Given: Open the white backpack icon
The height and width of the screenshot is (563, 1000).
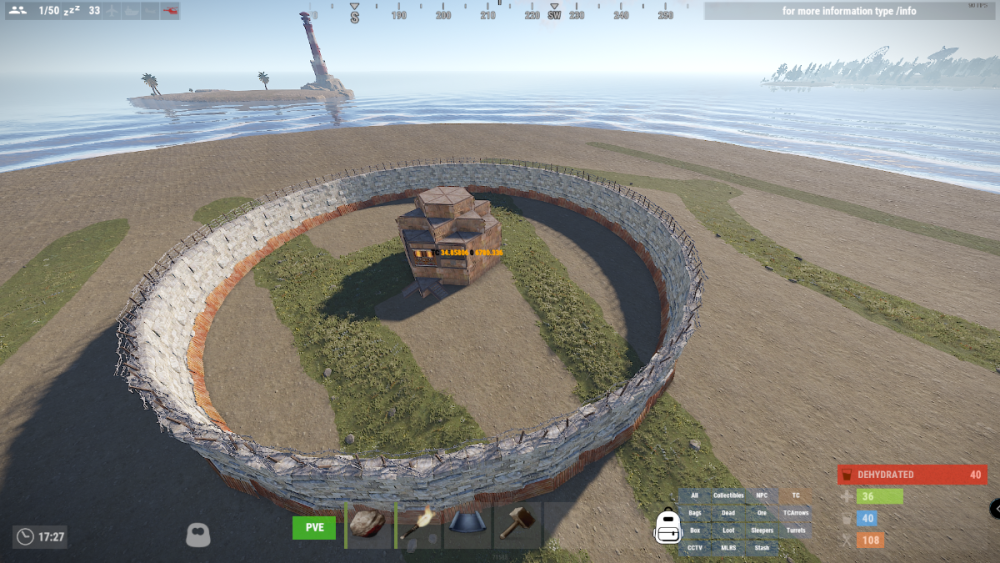Looking at the screenshot, I should (x=667, y=525).
